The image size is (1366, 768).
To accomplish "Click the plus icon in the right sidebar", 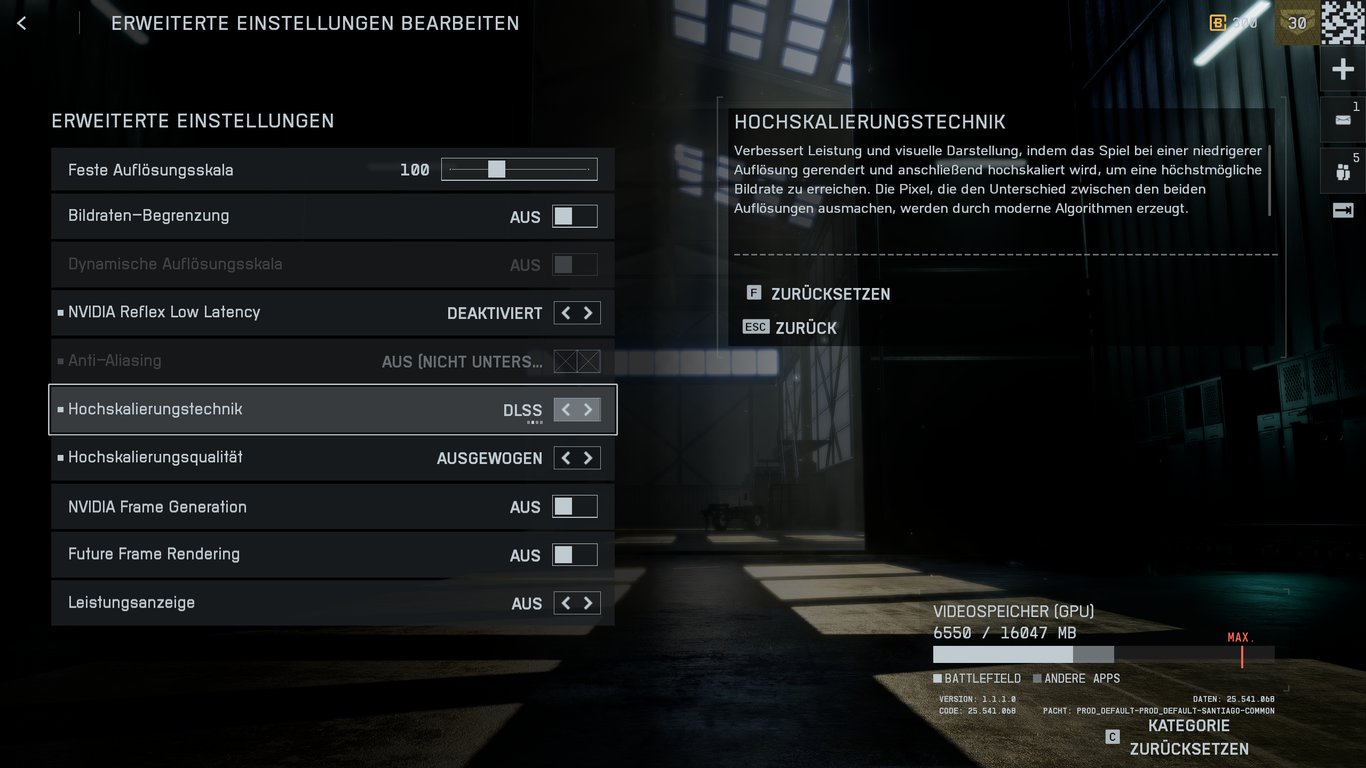I will click(x=1343, y=68).
